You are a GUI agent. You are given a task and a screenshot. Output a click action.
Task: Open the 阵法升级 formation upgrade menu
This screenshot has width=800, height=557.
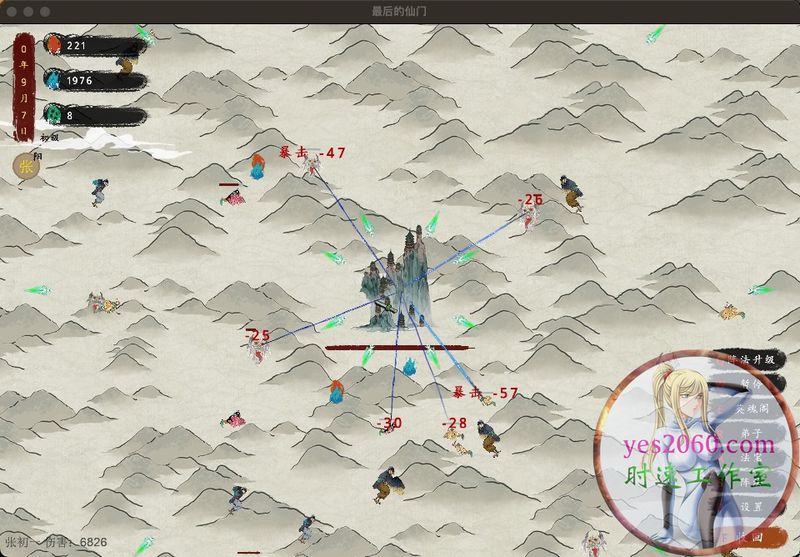click(750, 360)
